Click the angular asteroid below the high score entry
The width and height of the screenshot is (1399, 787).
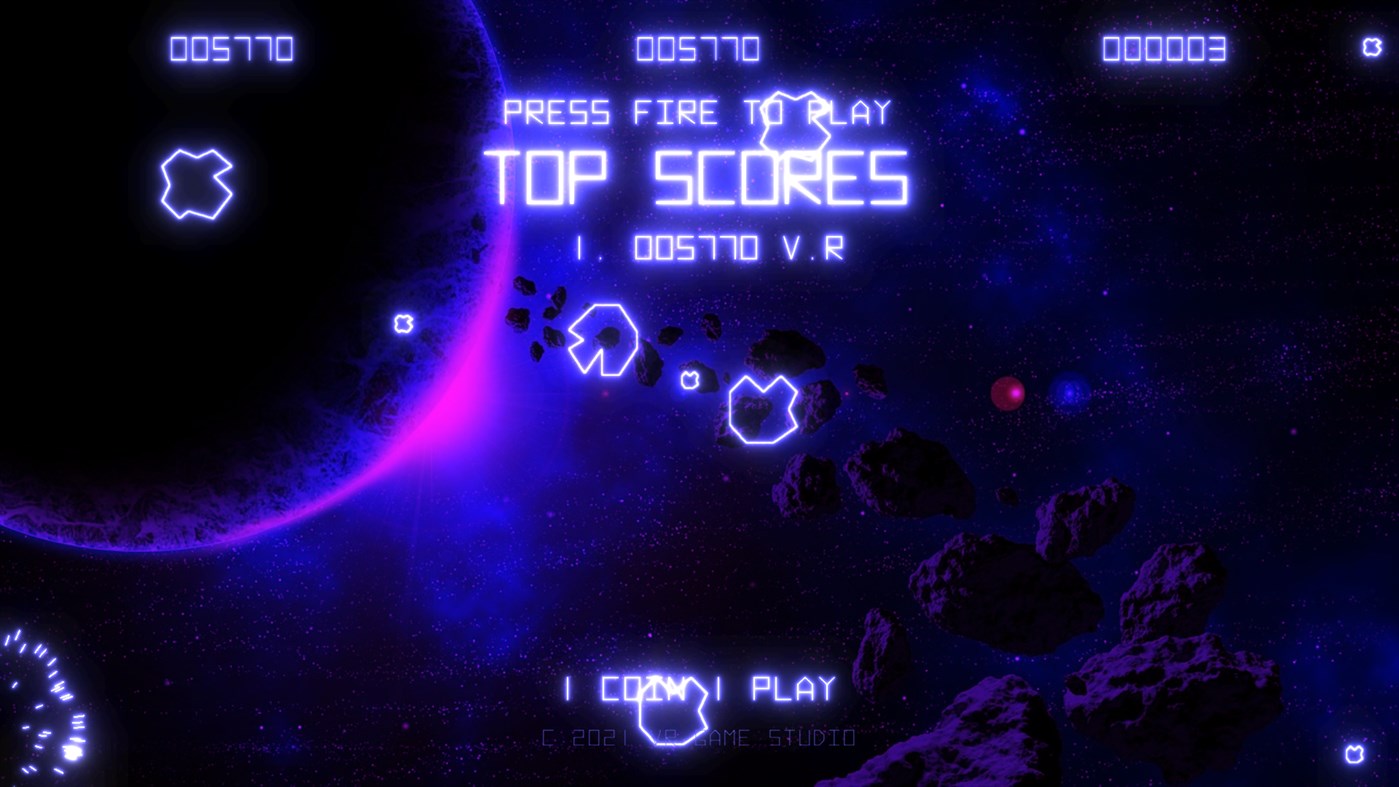tap(763, 408)
